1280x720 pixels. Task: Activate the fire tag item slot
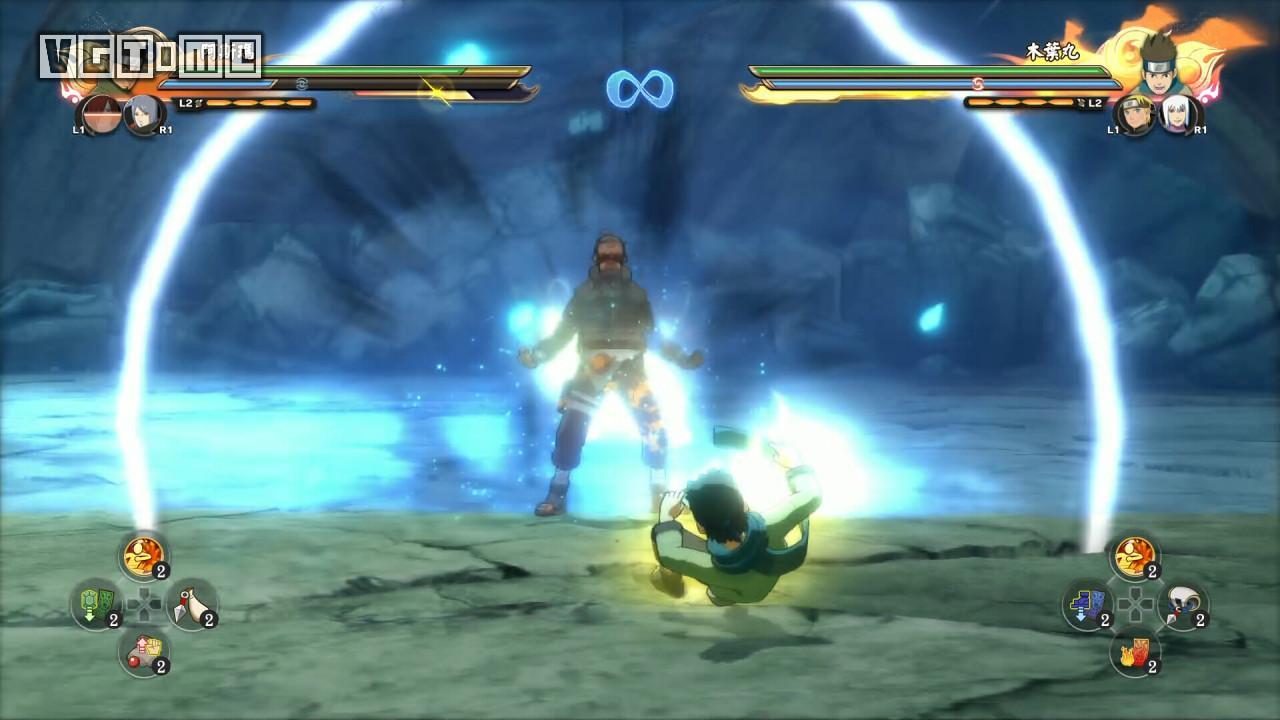tap(1135, 651)
